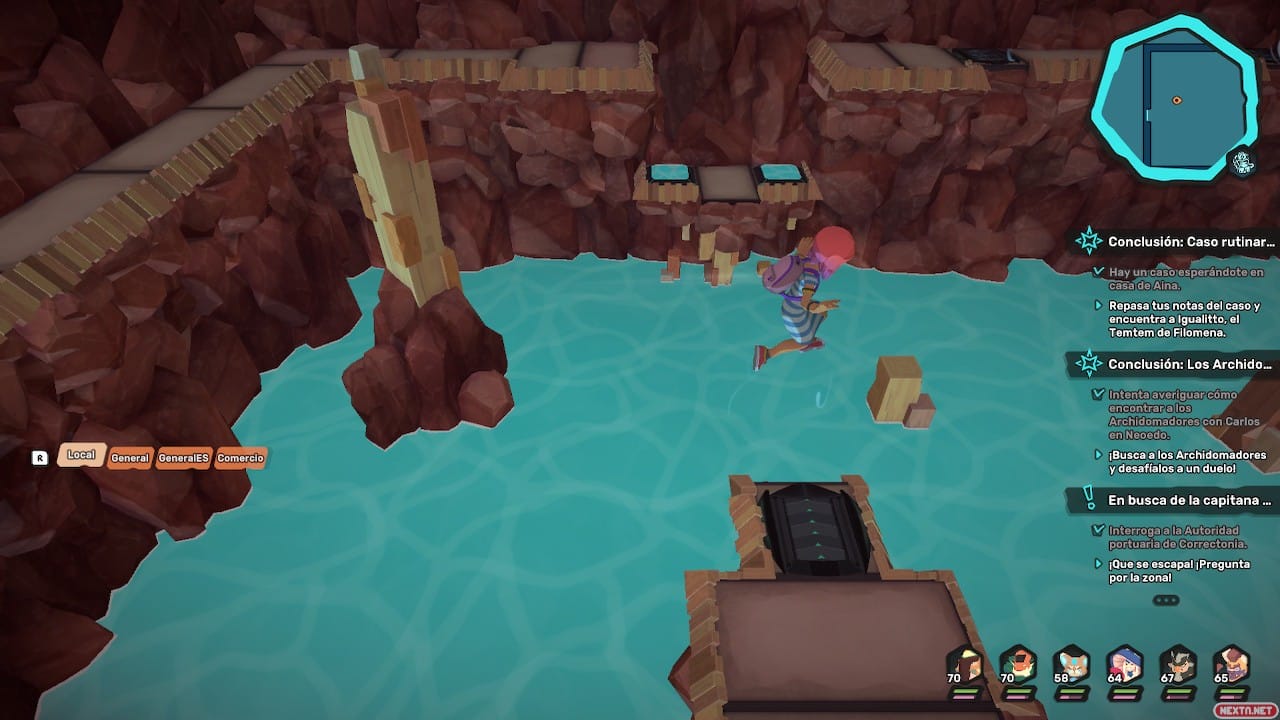Toggle the checkmark on 'Intenta averiguar cómo encontrar a los Archidomadores'

1098,393
